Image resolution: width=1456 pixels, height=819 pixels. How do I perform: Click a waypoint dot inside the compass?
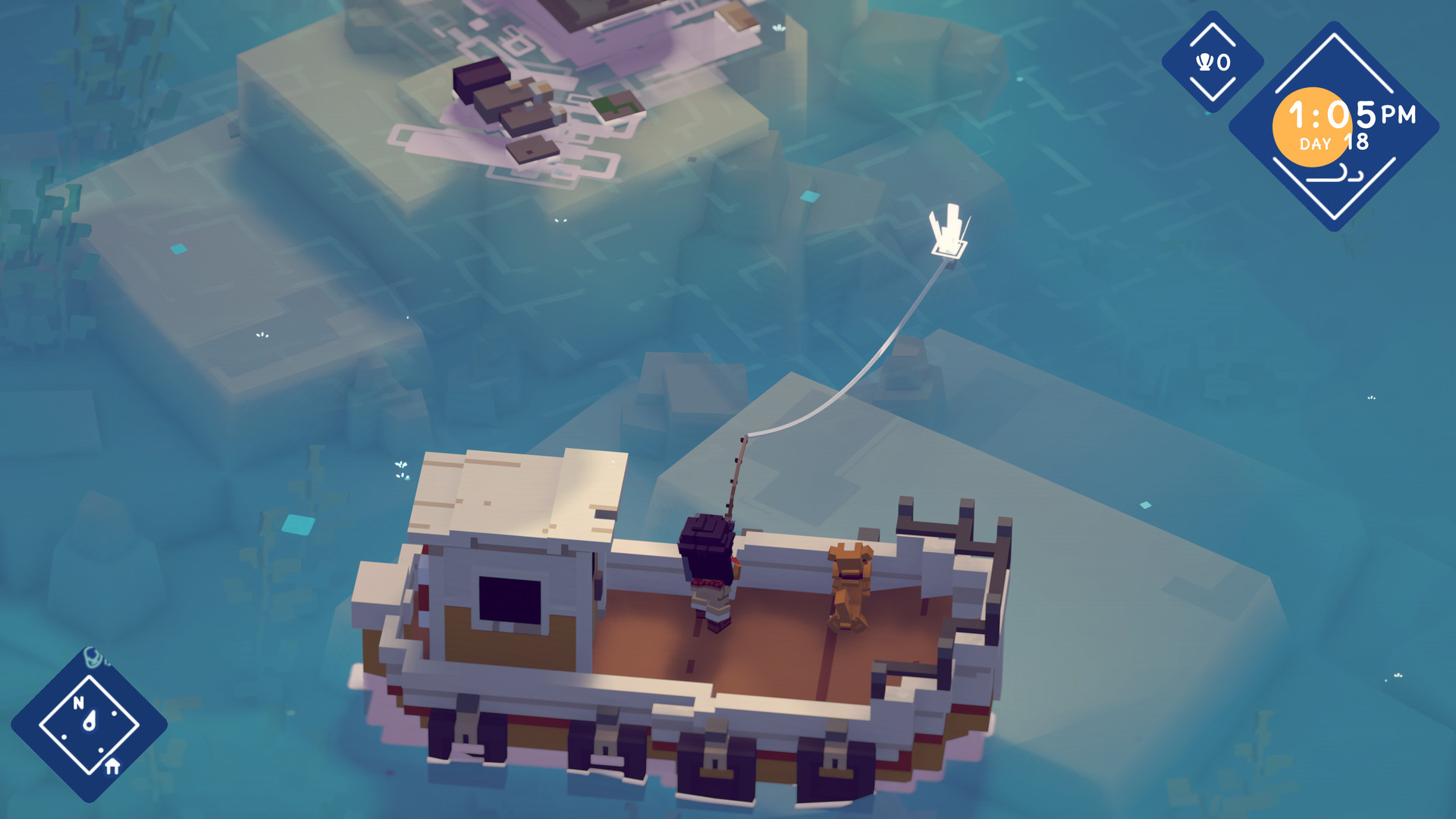point(115,714)
